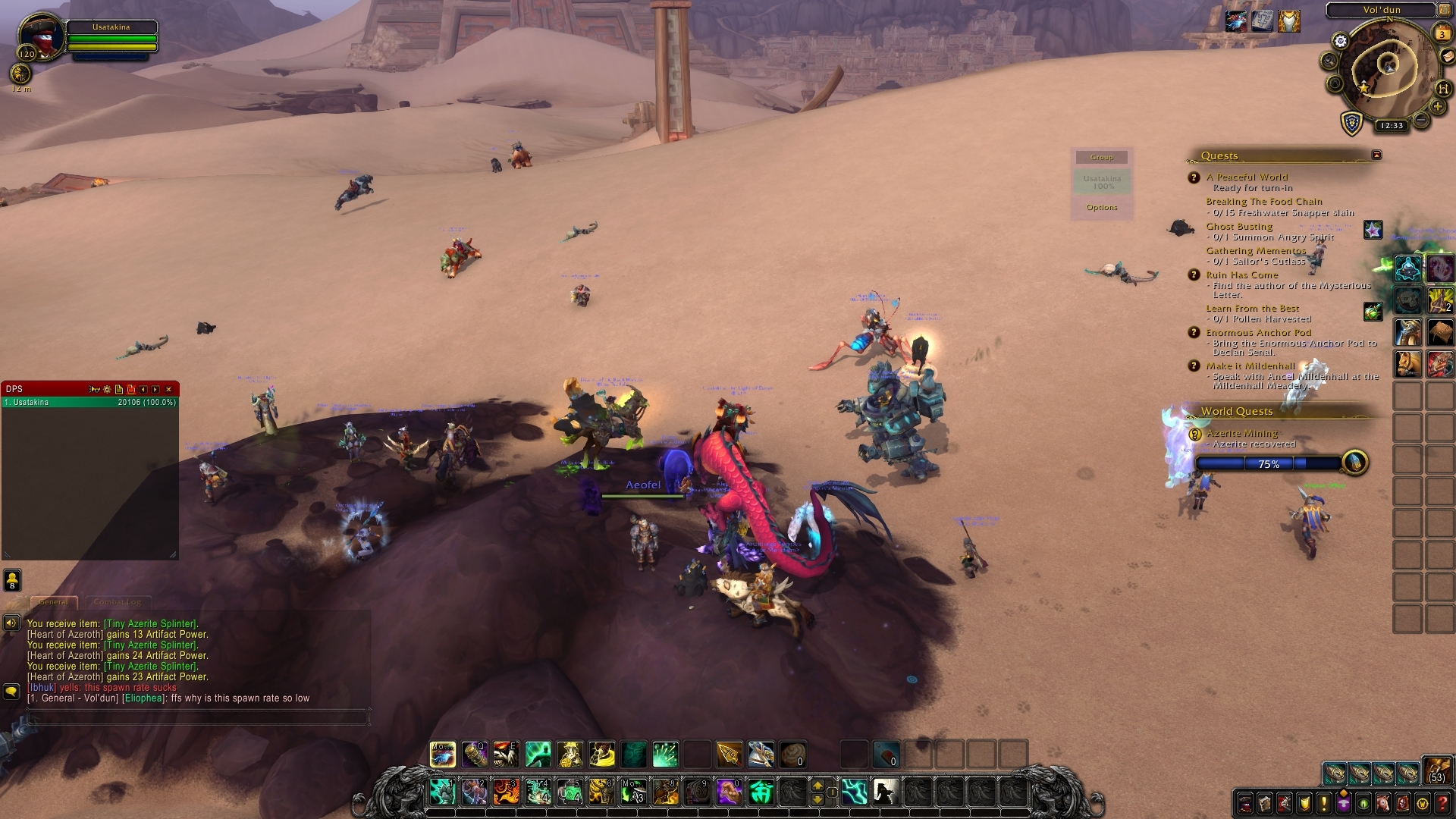Screen dimensions: 1456x819
Task: Open the minimap tracking magnifier icon
Action: click(x=1329, y=59)
